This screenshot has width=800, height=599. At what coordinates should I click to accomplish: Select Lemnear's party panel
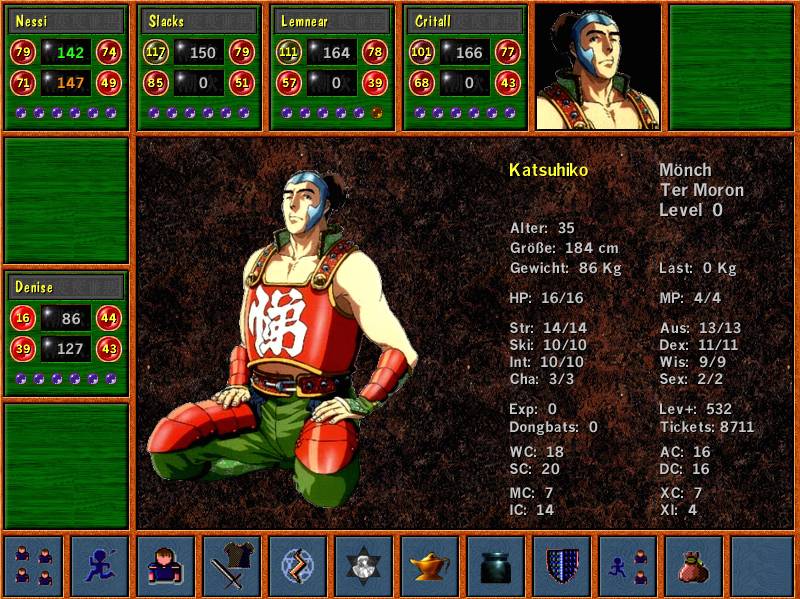(x=331, y=67)
